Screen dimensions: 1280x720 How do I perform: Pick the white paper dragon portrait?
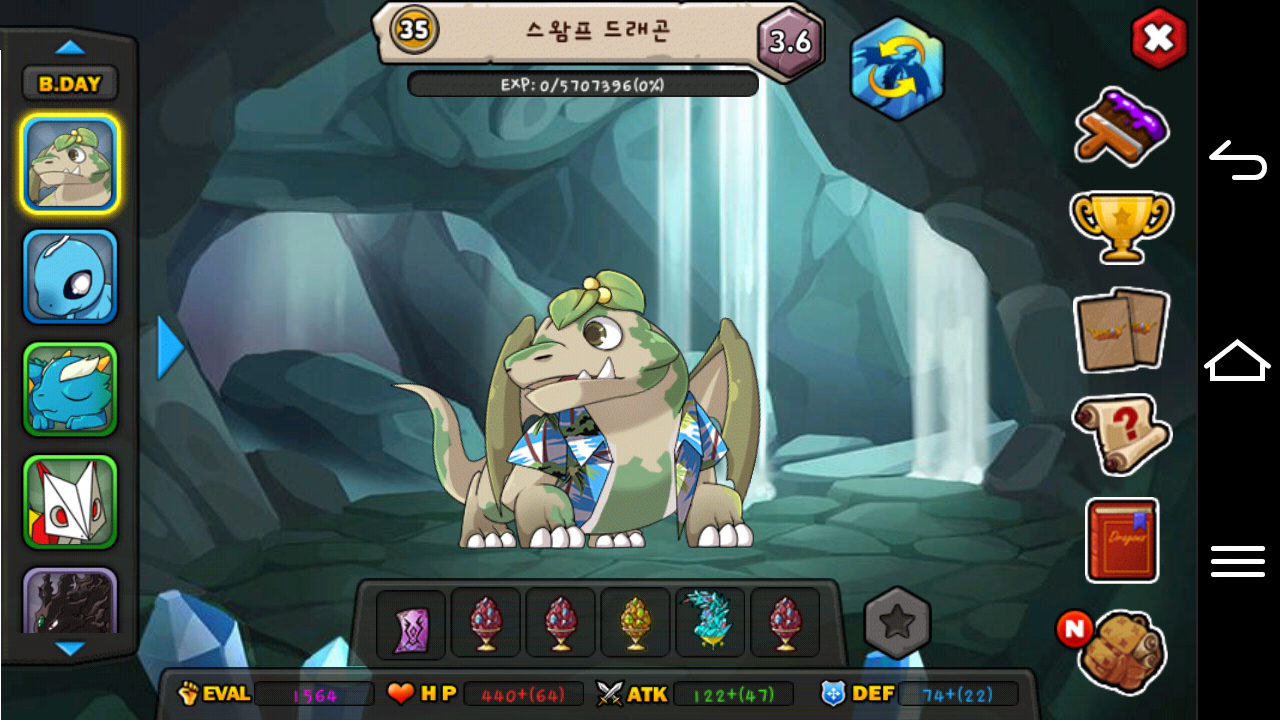click(x=70, y=502)
